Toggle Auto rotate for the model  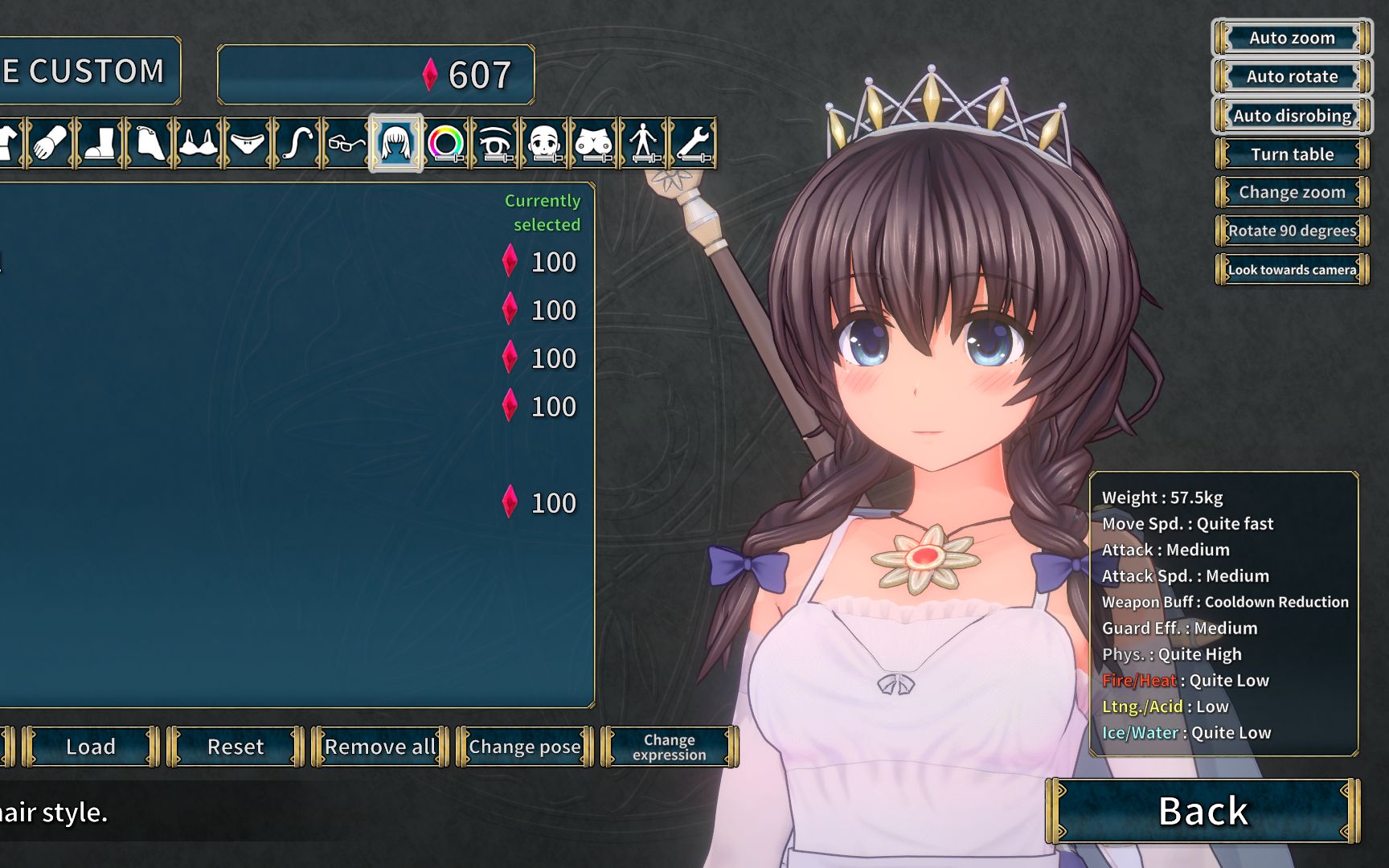pyautogui.click(x=1292, y=76)
